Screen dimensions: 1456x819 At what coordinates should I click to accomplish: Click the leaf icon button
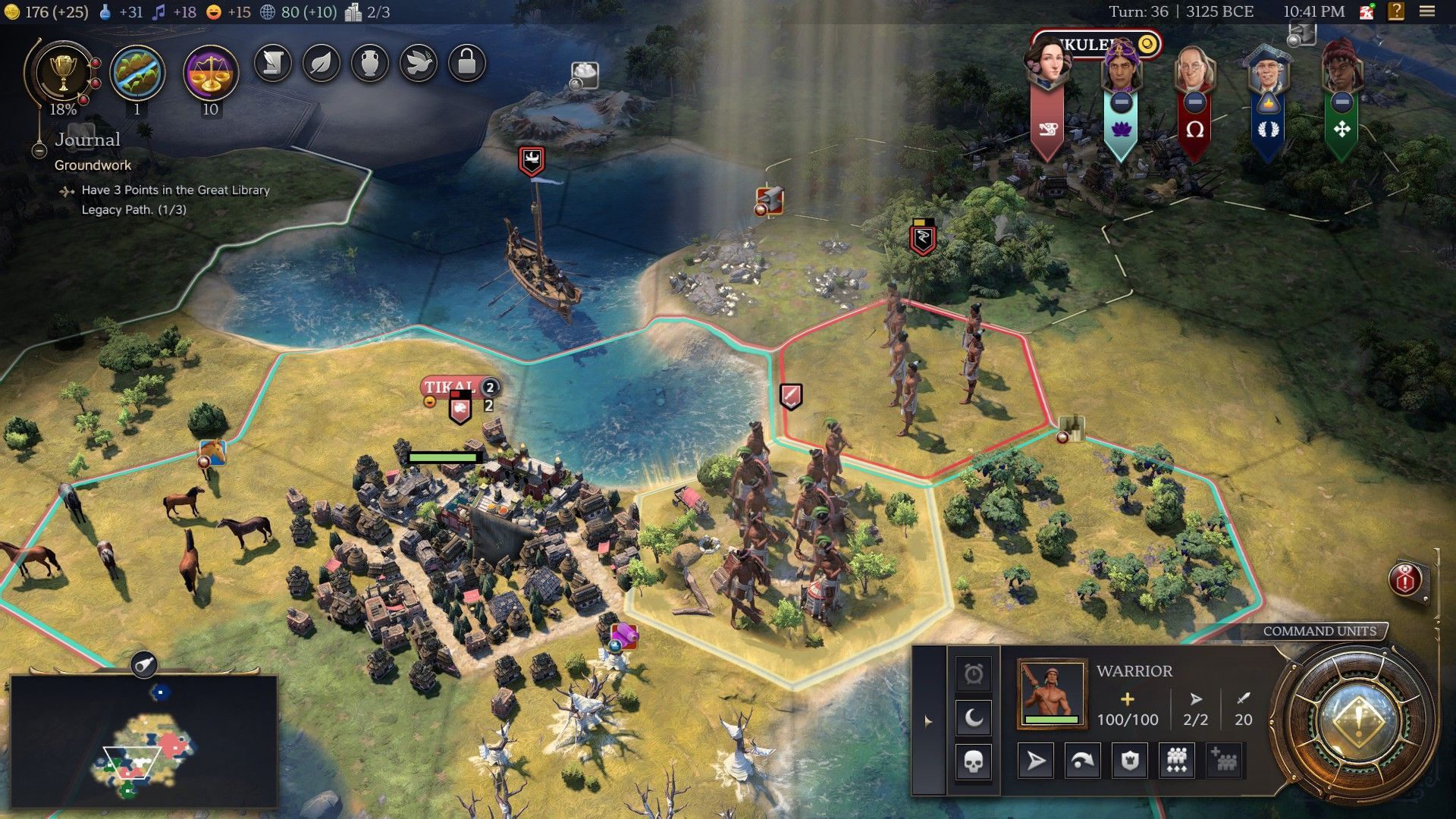322,63
